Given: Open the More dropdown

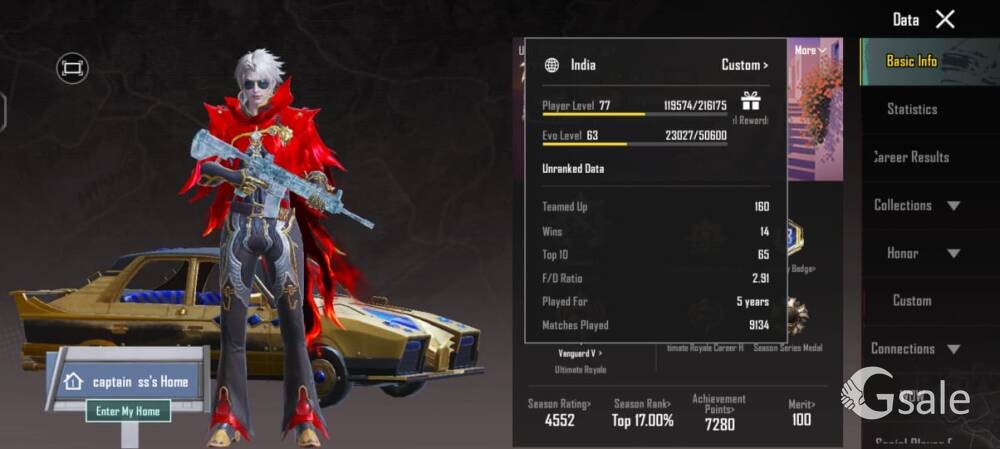Looking at the screenshot, I should pos(810,50).
